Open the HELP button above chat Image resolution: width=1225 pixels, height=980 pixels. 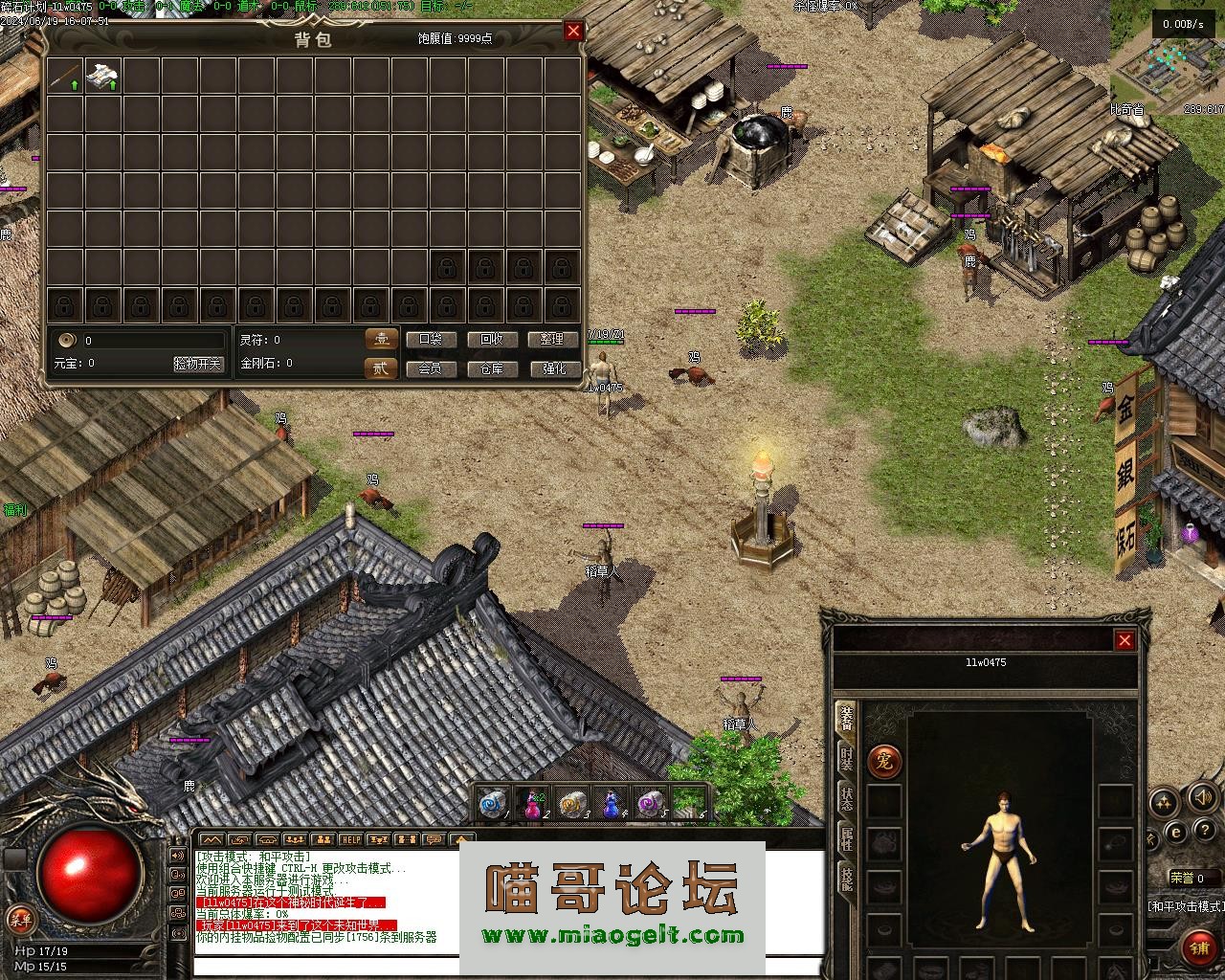pyautogui.click(x=350, y=839)
